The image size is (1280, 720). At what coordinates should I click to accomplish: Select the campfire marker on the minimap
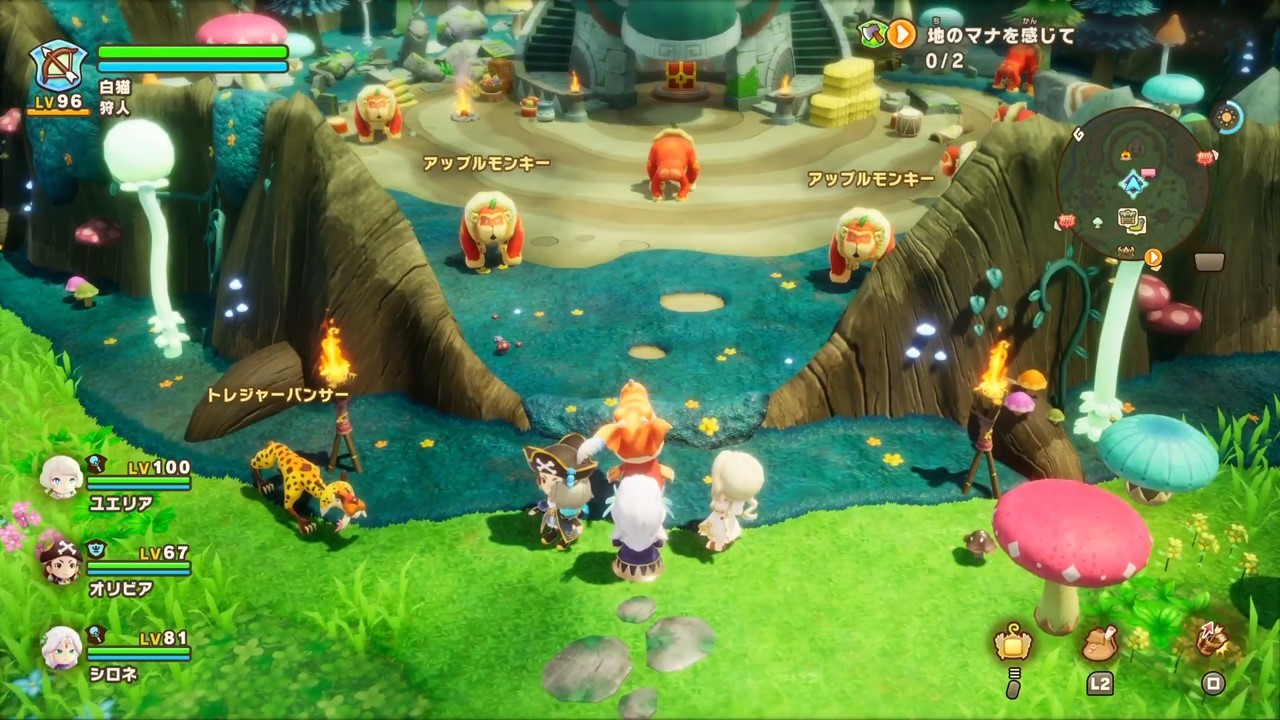1127,155
